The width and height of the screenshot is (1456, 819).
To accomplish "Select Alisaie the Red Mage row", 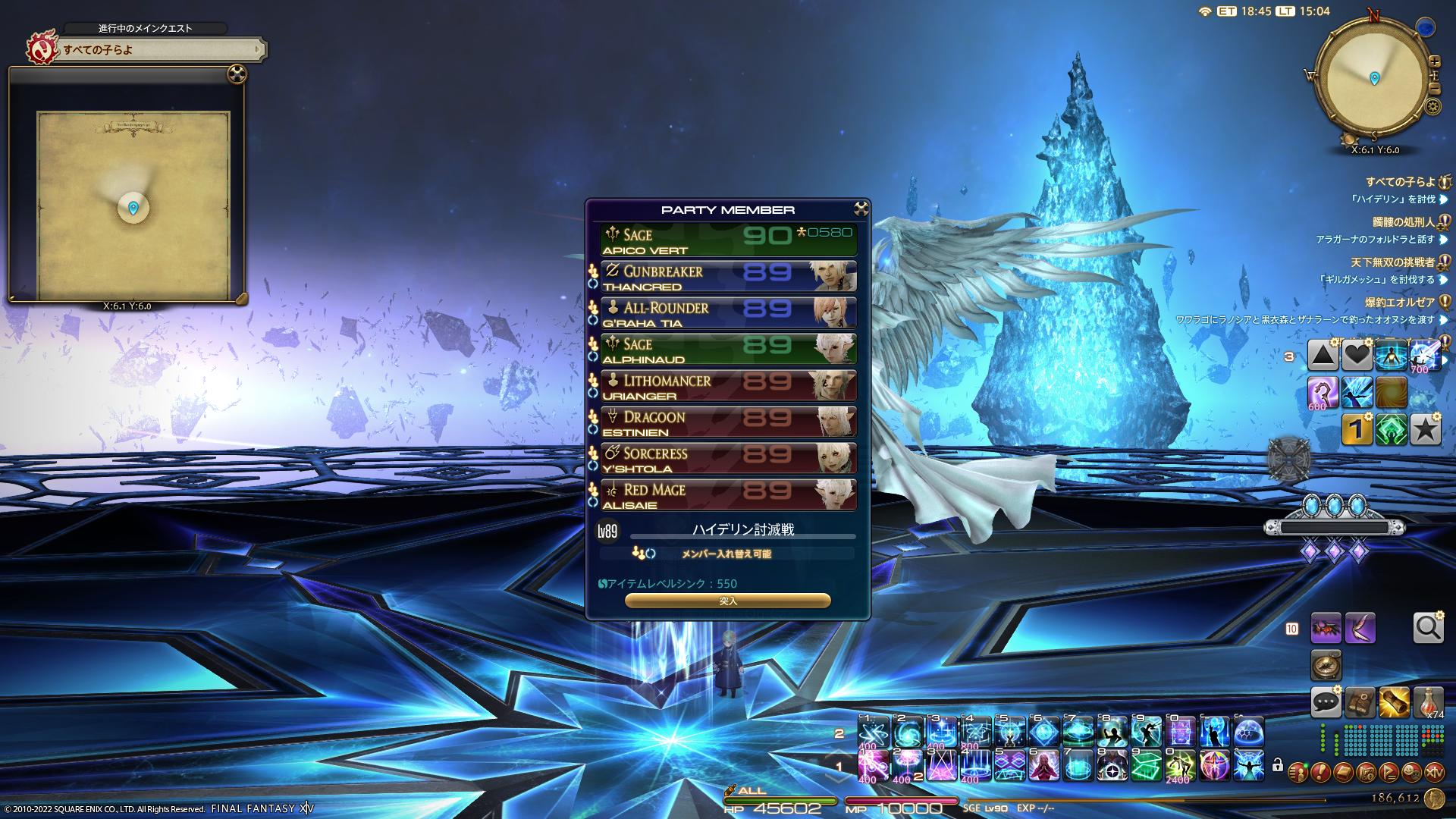I will pyautogui.click(x=728, y=495).
